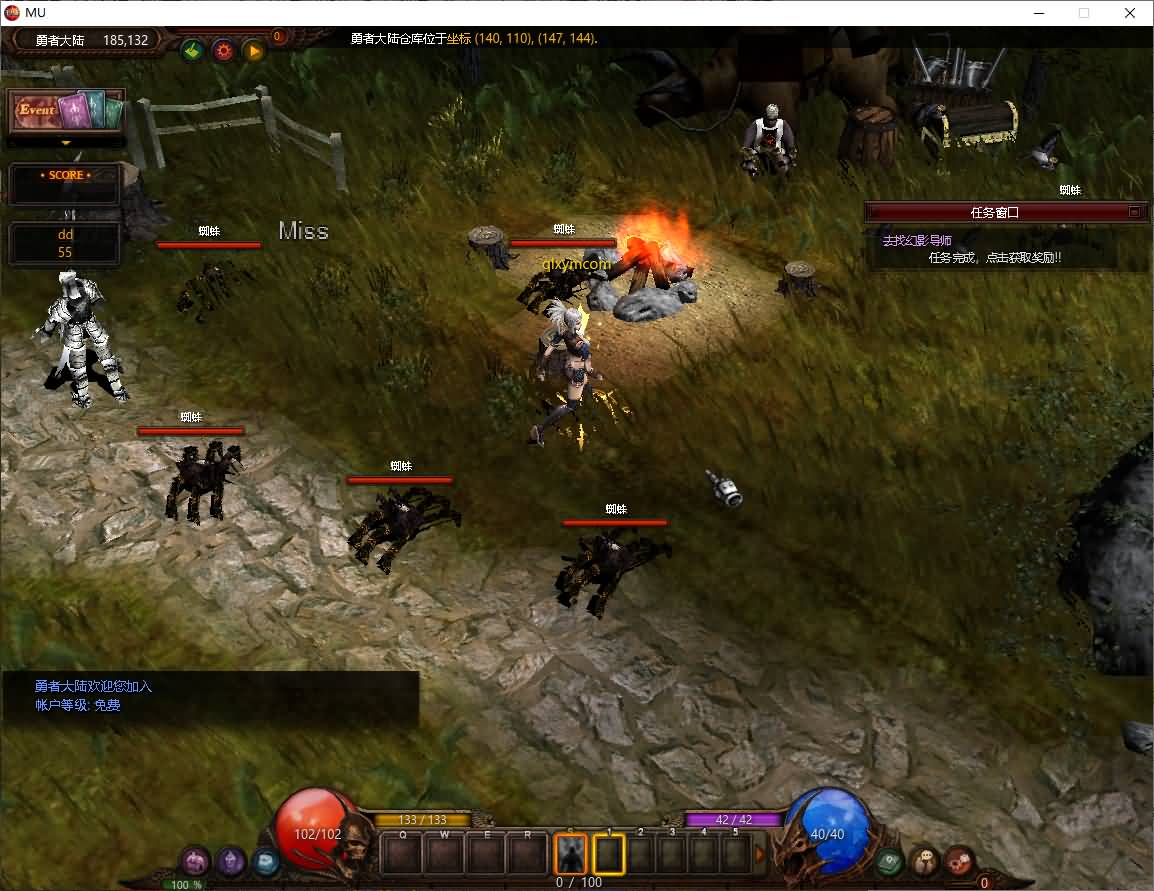Collapse the 任务窗口 quest window
The width and height of the screenshot is (1154, 891).
pos(1134,212)
